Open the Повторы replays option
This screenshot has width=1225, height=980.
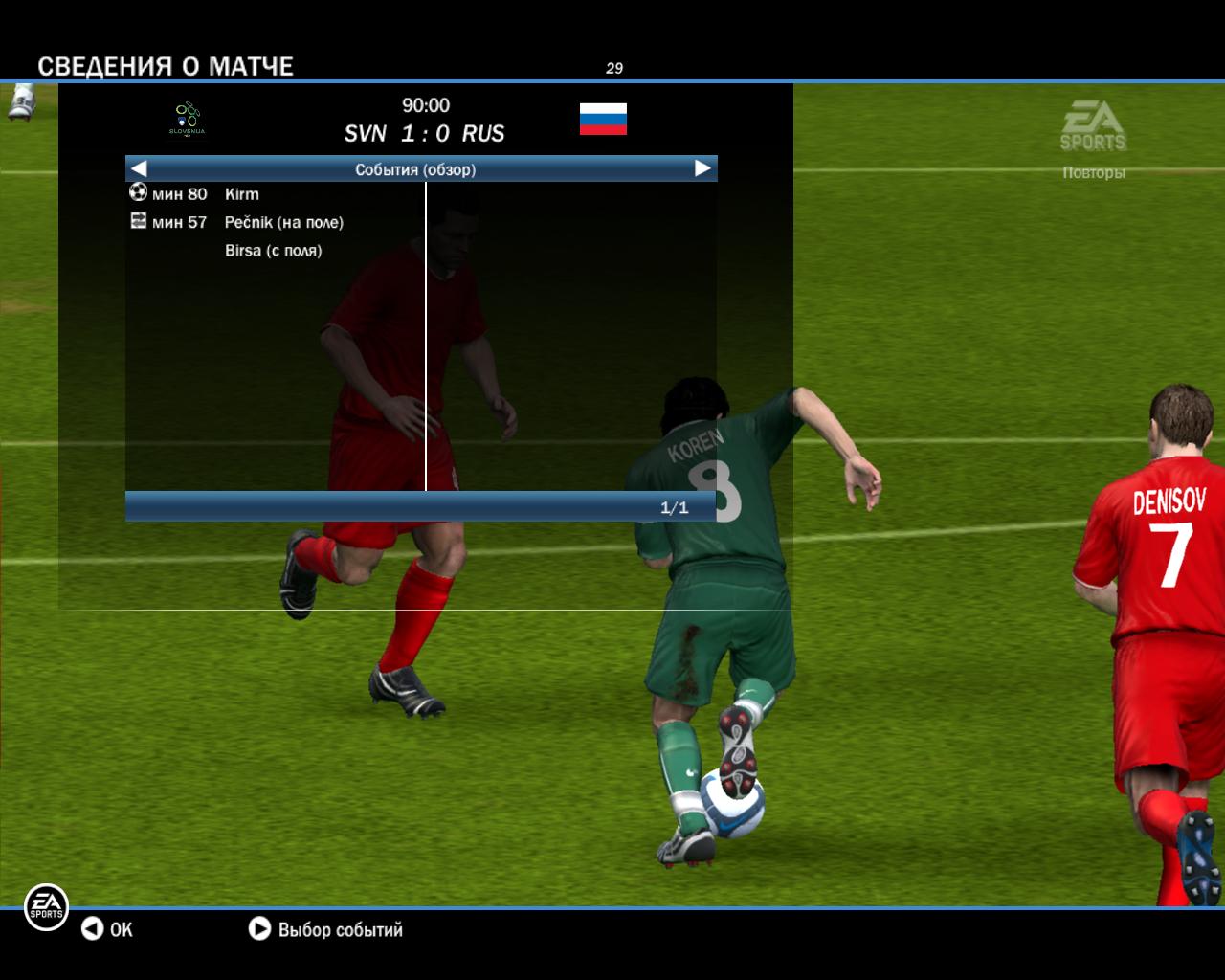coord(1093,172)
